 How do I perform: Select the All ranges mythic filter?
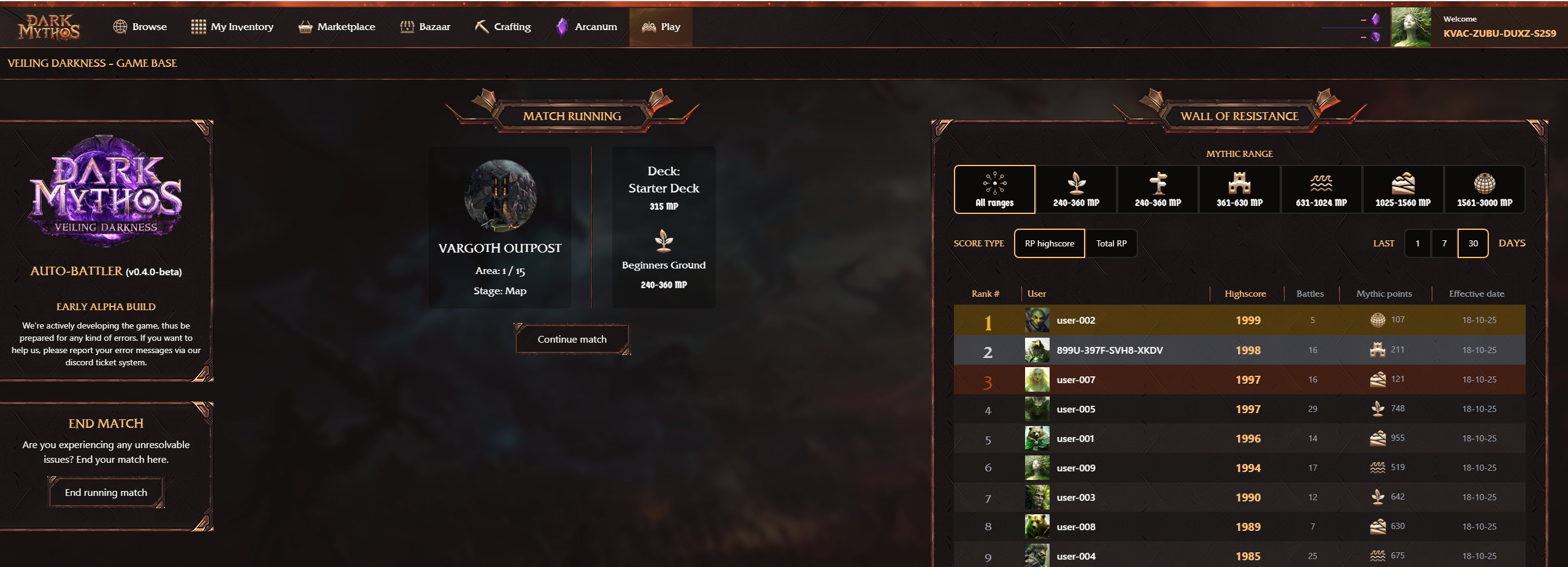[x=994, y=189]
